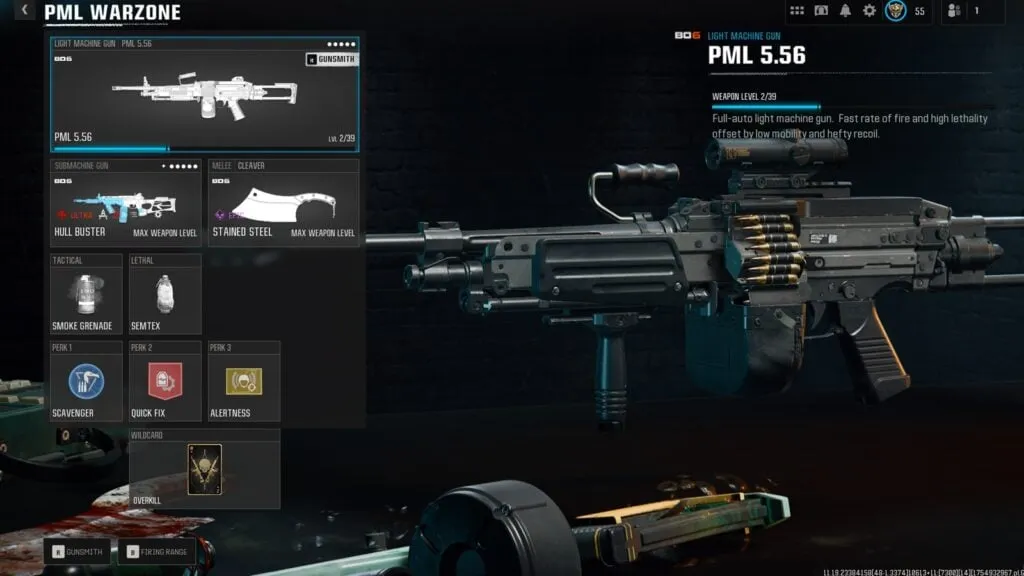
Task: Open settings with the gear icon
Action: click(x=869, y=11)
